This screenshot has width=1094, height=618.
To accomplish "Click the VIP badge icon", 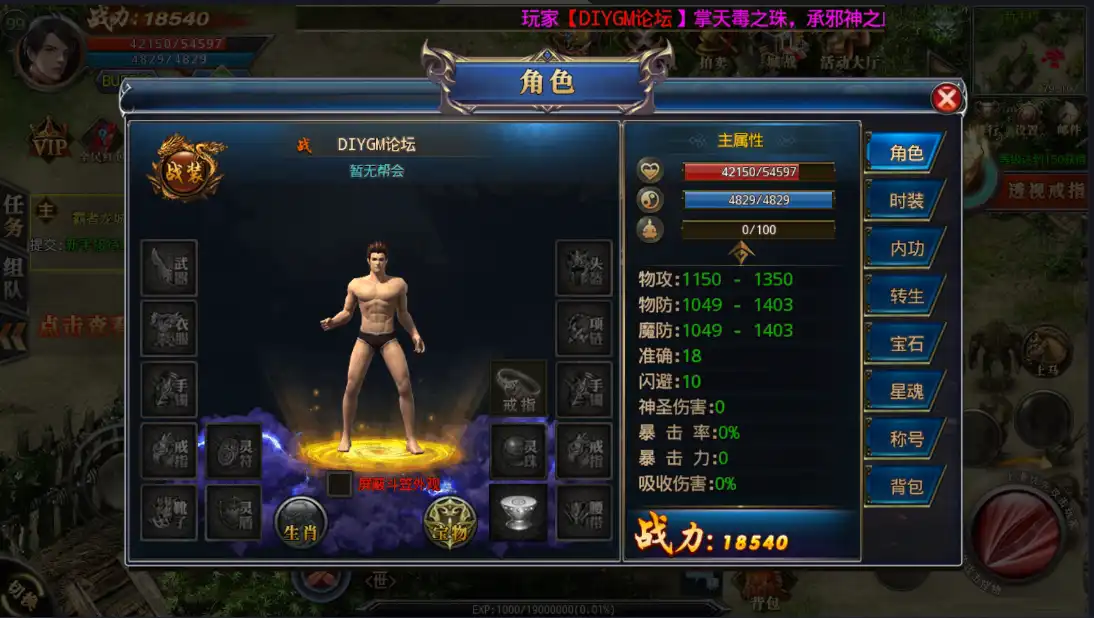I will click(48, 143).
